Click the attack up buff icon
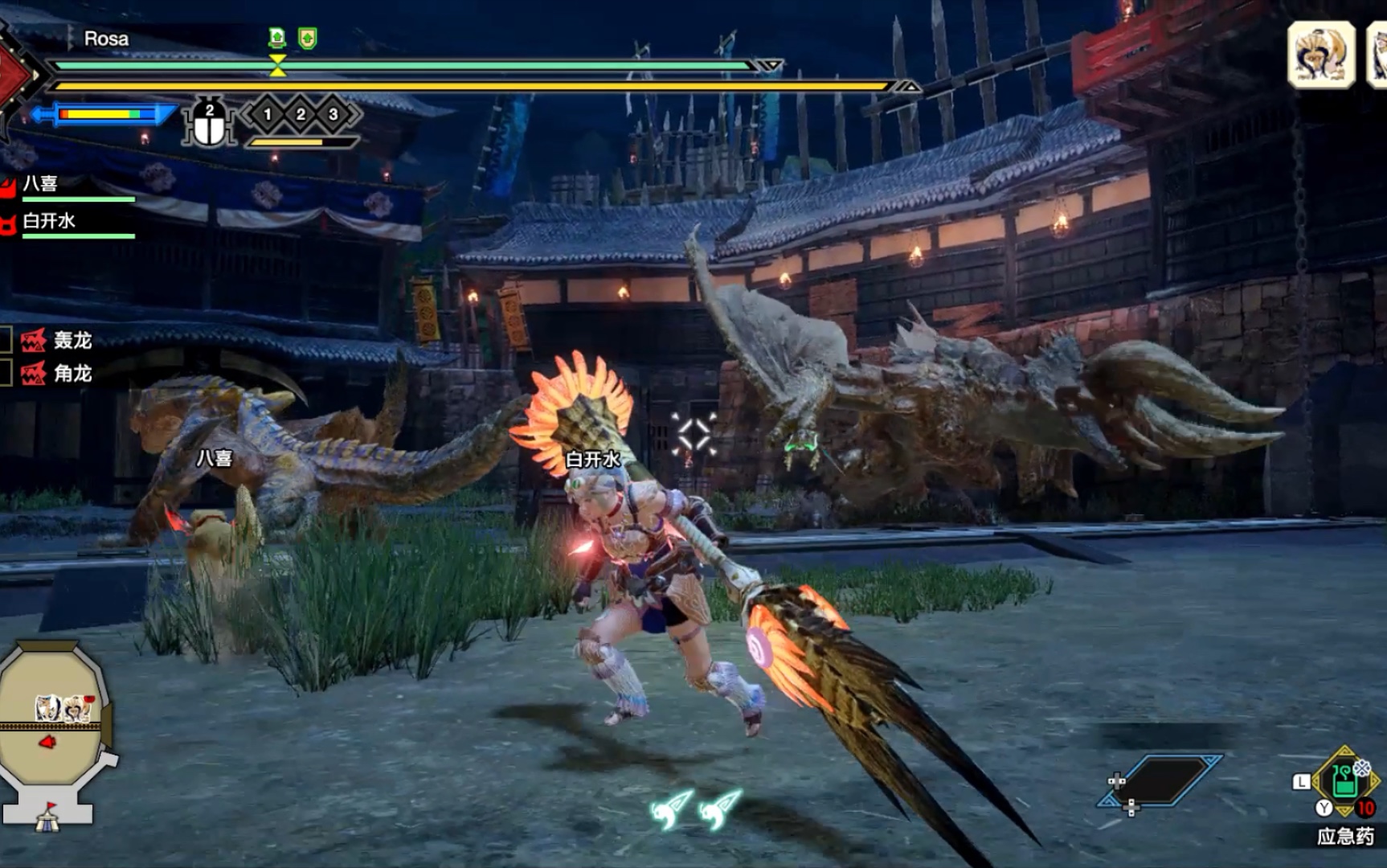The width and height of the screenshot is (1387, 868). coord(277,38)
